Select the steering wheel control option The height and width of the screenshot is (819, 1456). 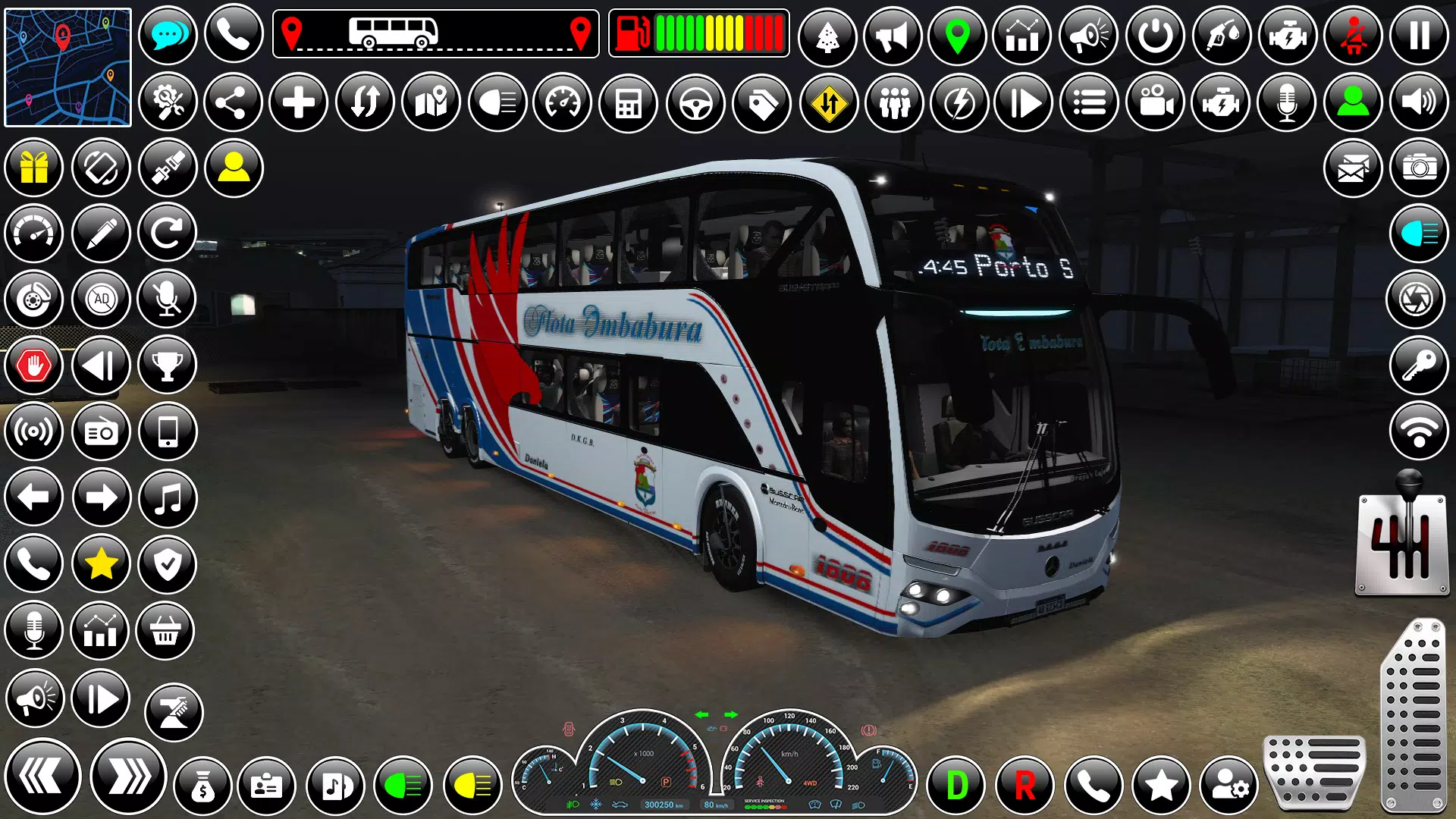tap(694, 102)
